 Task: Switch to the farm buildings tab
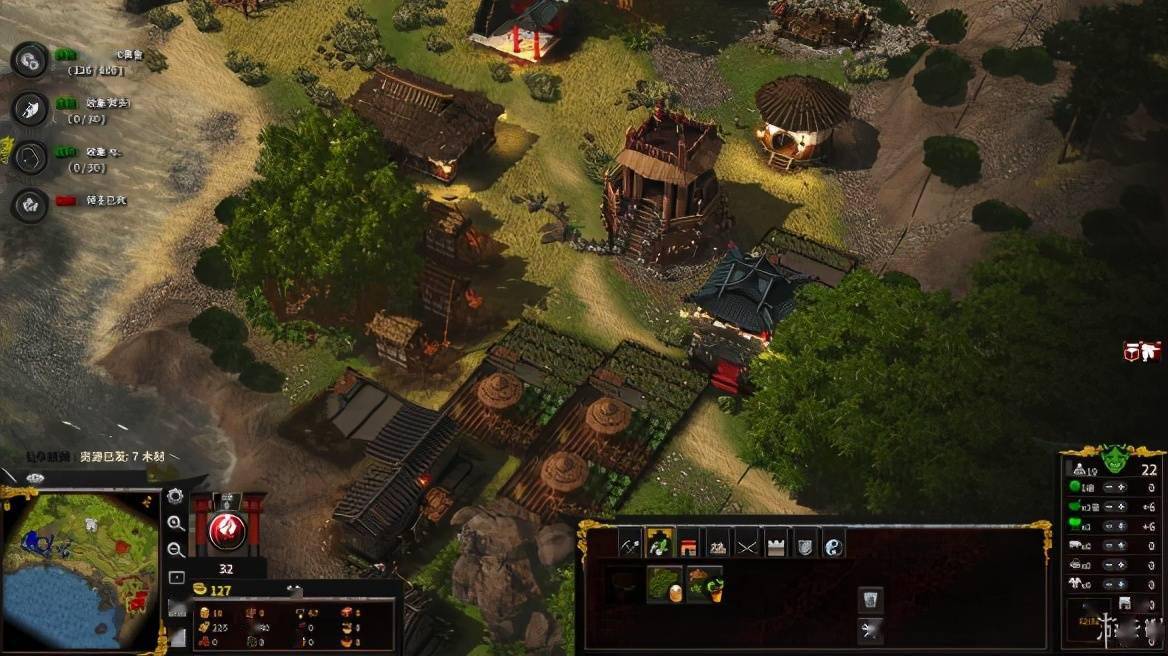pyautogui.click(x=659, y=544)
